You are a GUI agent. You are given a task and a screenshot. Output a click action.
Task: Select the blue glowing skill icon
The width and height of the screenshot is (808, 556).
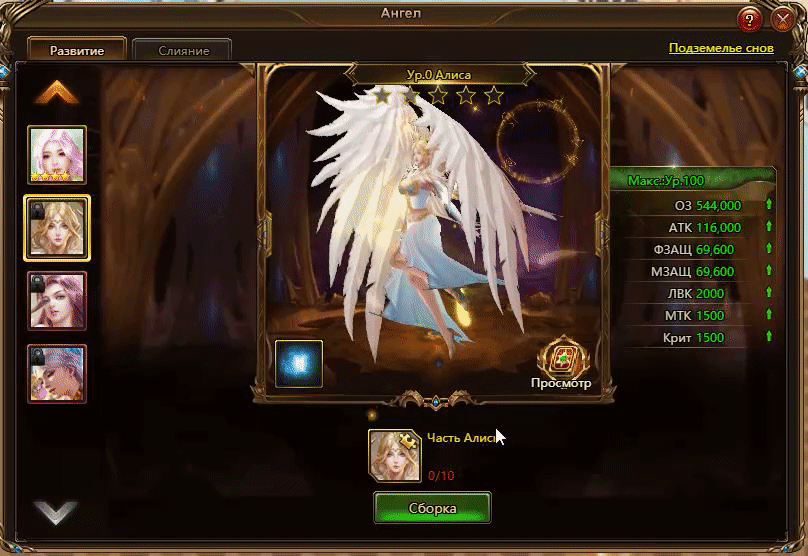(299, 363)
